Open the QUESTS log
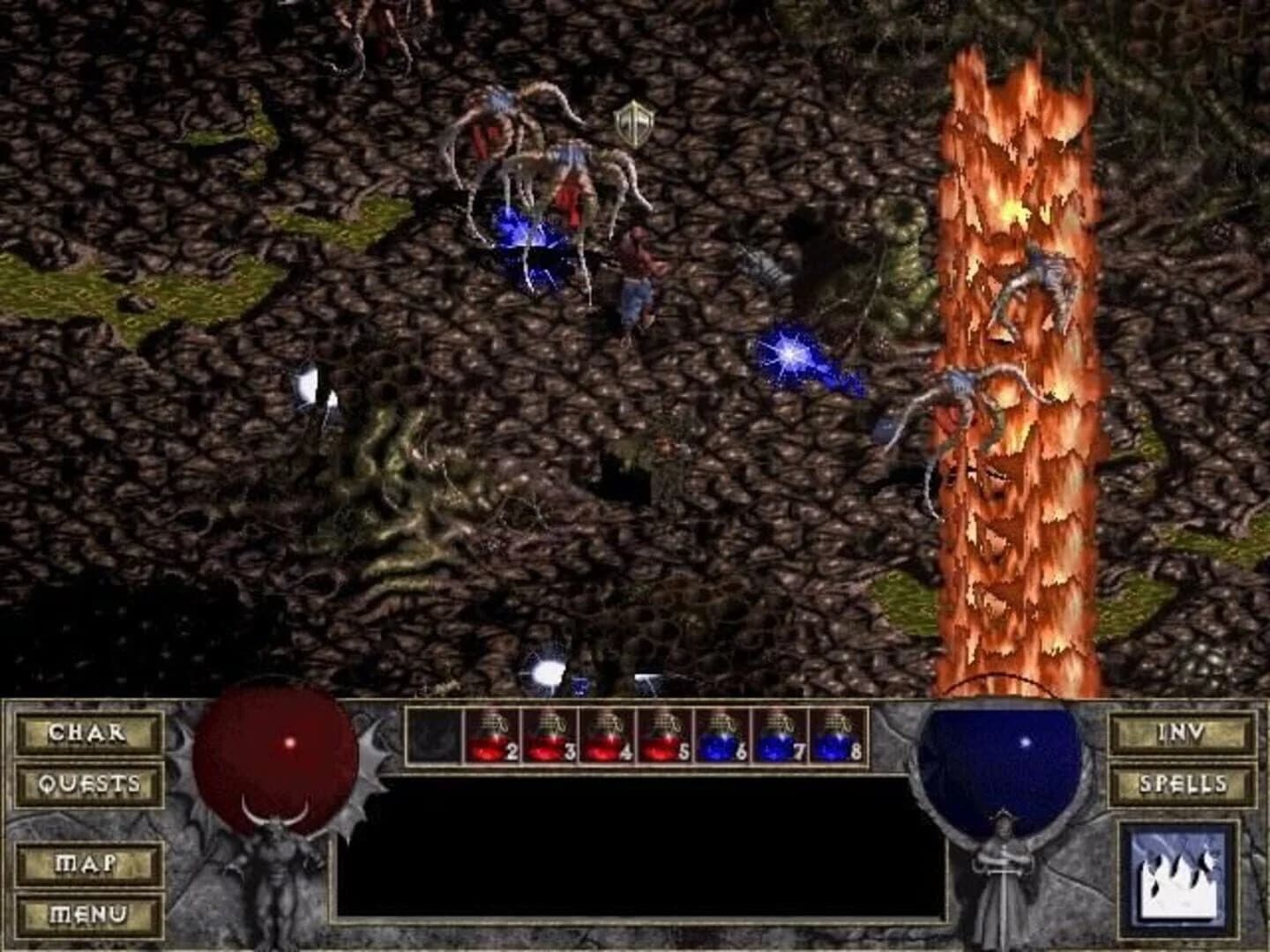Viewport: 1270px width, 952px height. tap(88, 783)
